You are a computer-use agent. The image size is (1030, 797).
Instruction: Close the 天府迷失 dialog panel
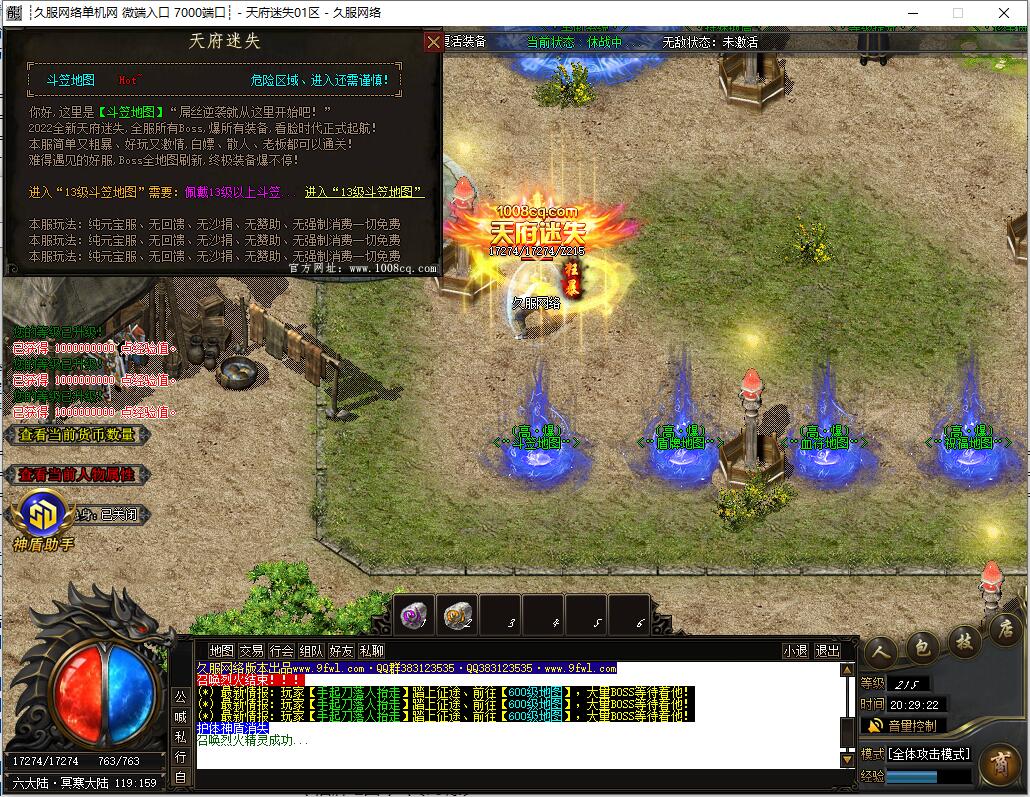click(433, 42)
